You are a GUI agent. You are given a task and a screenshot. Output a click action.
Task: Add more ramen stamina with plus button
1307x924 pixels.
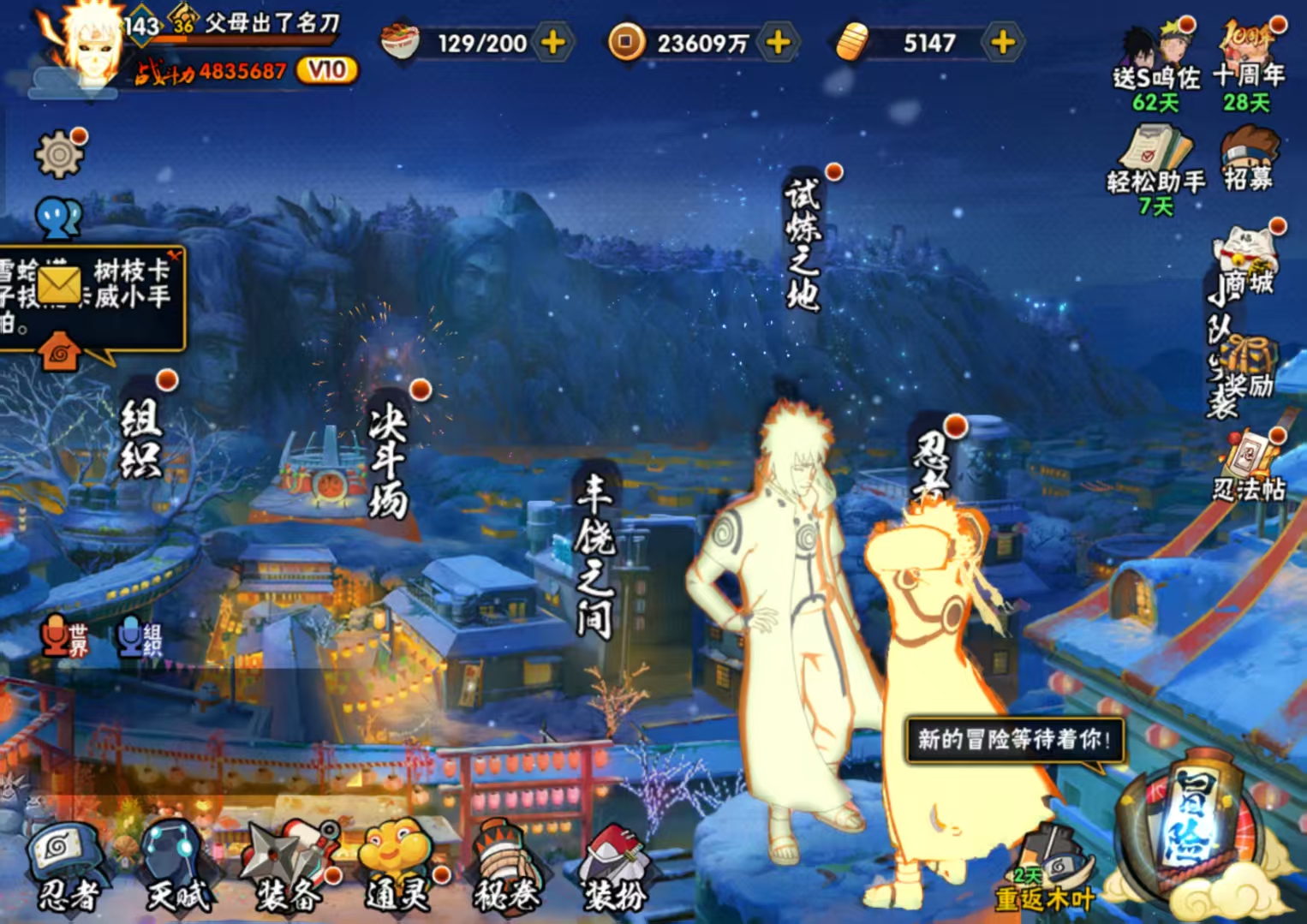click(553, 42)
